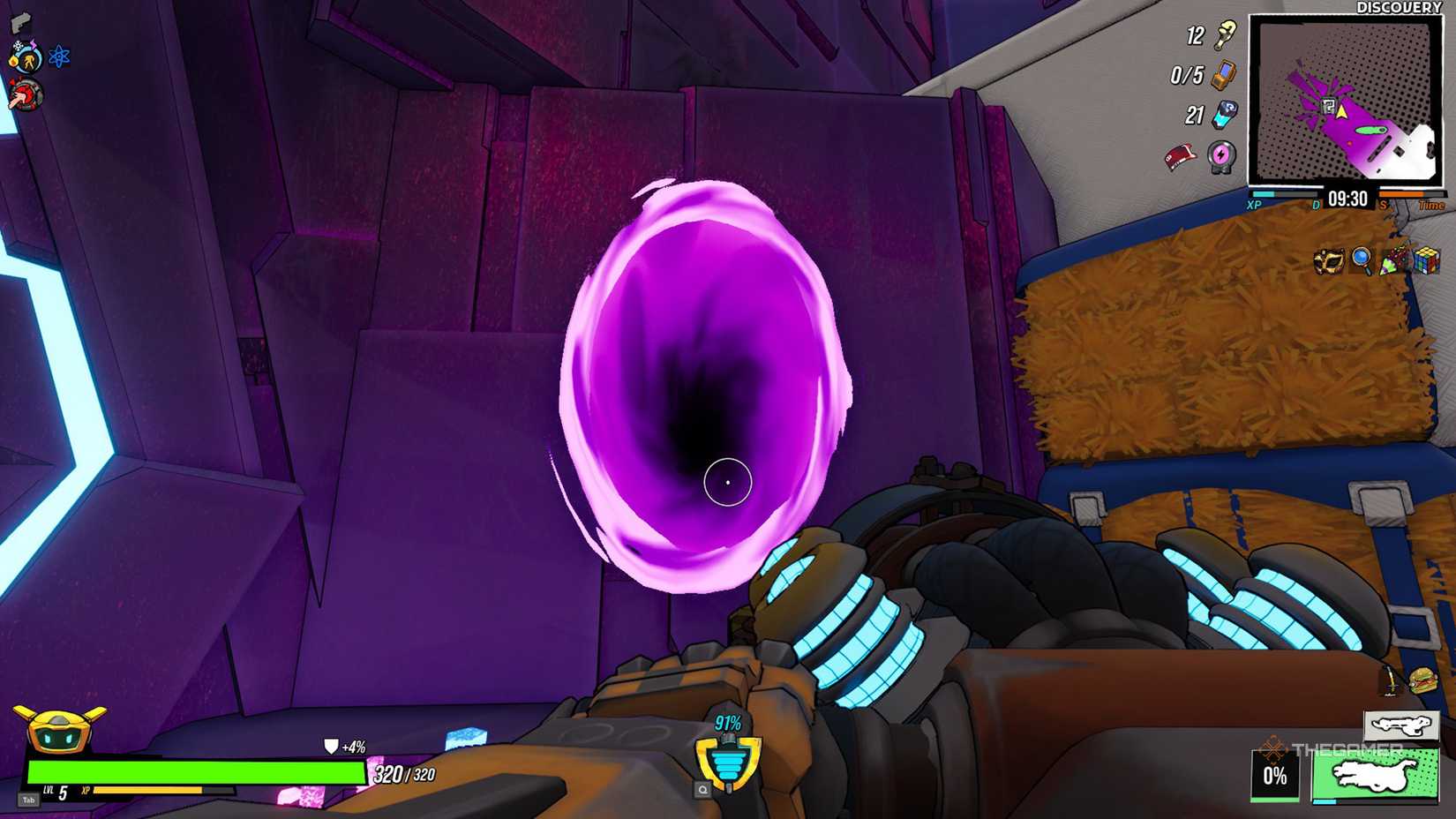This screenshot has height=819, width=1456.
Task: Select the equipped pistol weapon icon
Action: pyautogui.click(x=22, y=24)
